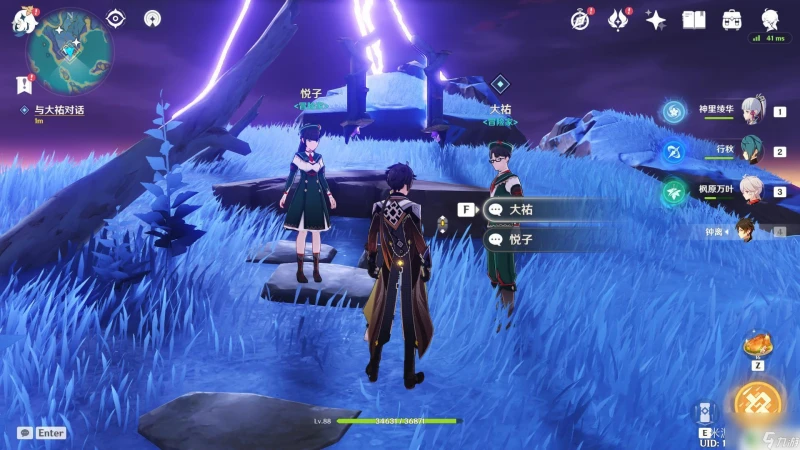Viewport: 800px width, 450px height.
Task: Open the quest journal bookmark icon
Action: [x=23, y=86]
